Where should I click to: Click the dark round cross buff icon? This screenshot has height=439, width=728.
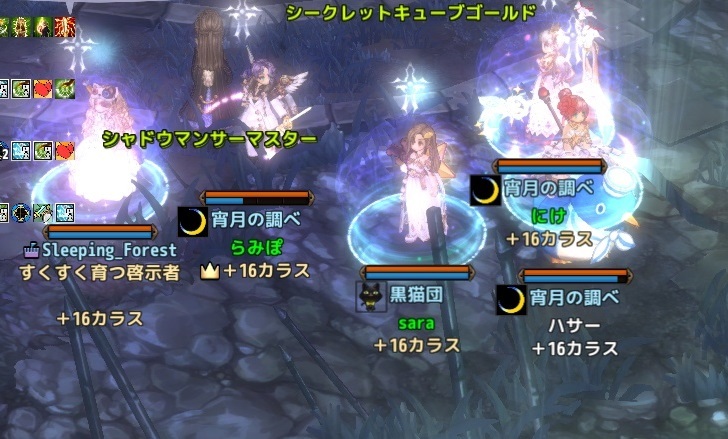pos(20,211)
